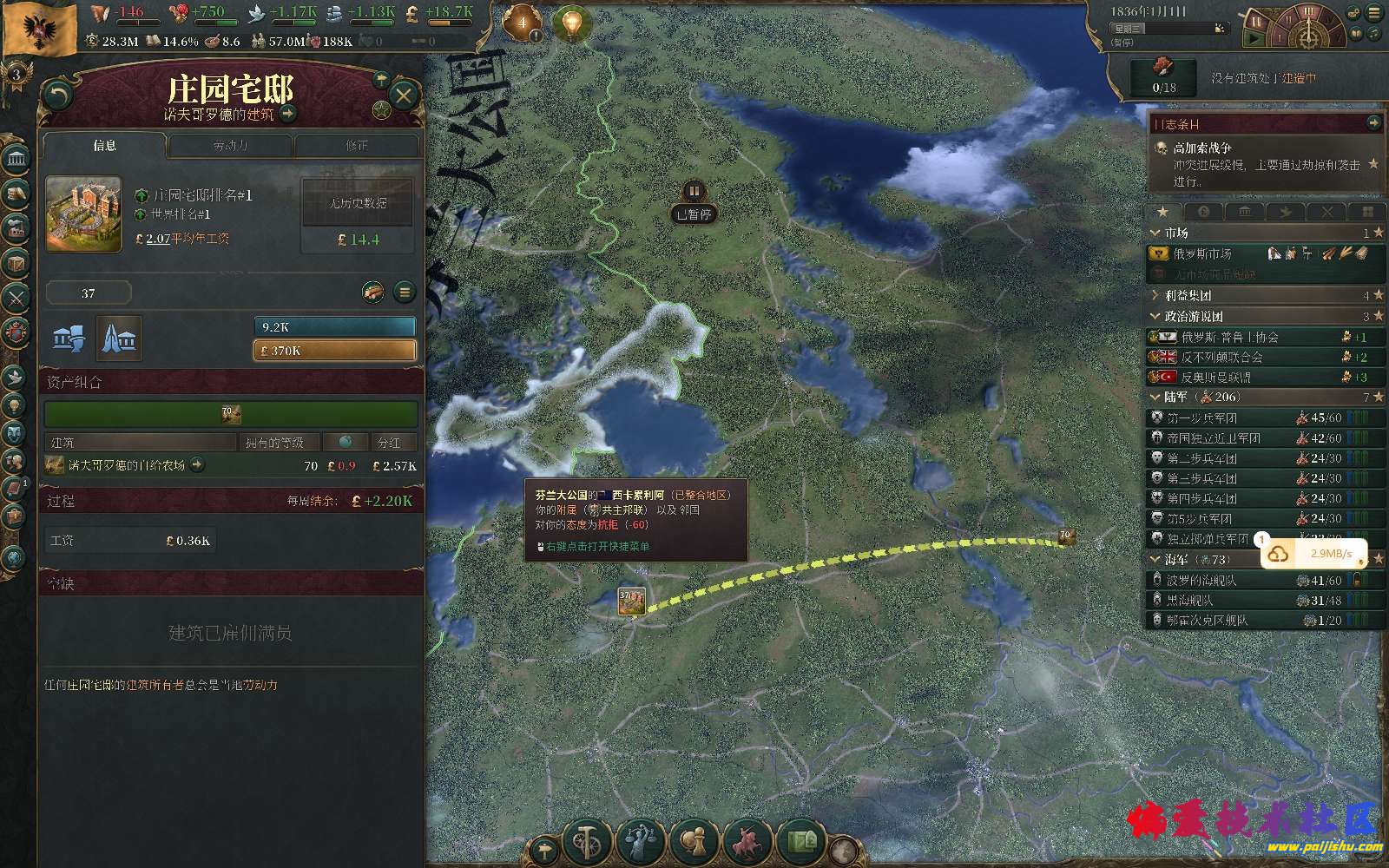Open the 诺夫哥罗德的自给农场 asset row

point(127,465)
